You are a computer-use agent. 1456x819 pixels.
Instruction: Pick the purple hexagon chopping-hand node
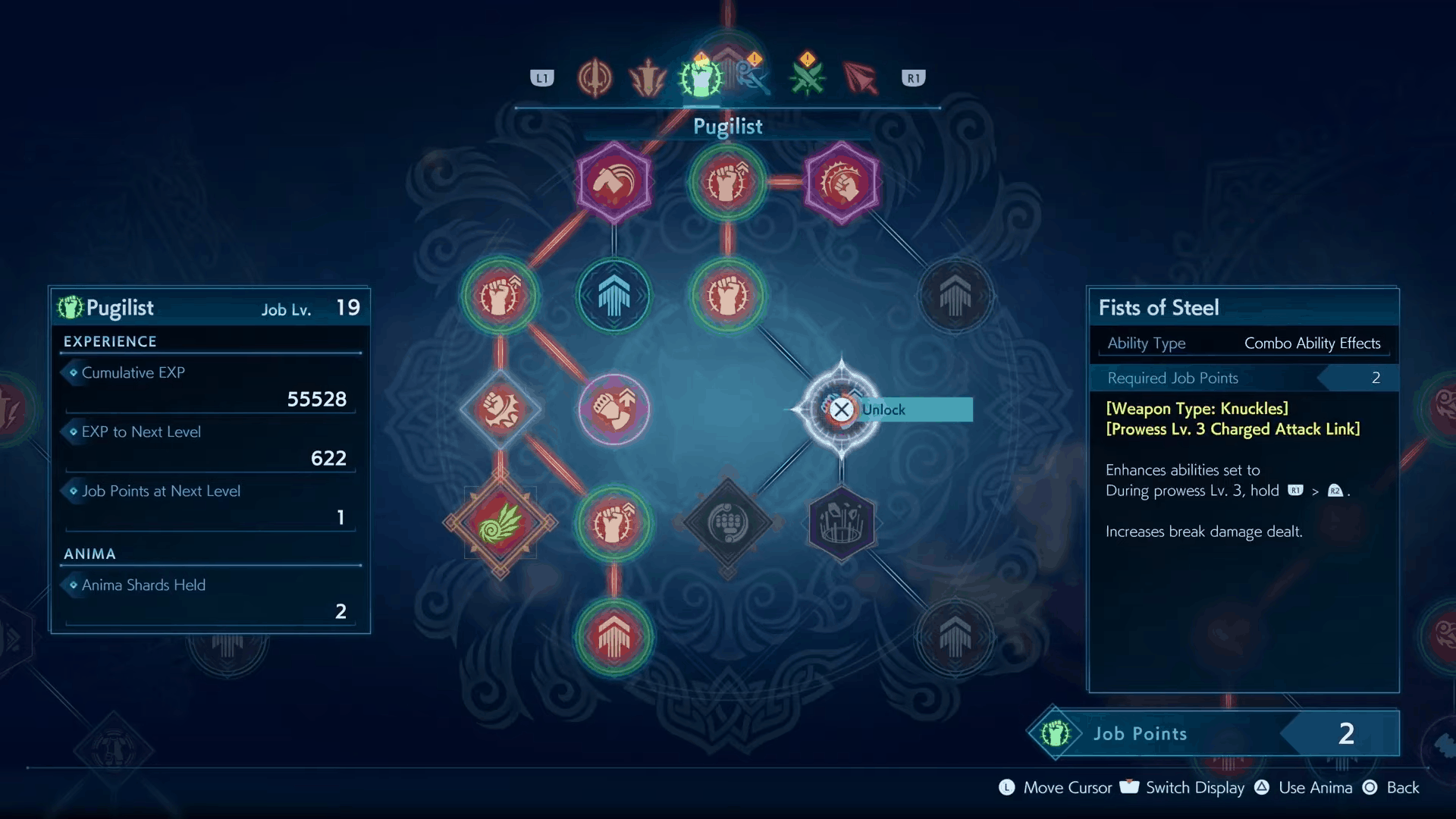pyautogui.click(x=613, y=182)
